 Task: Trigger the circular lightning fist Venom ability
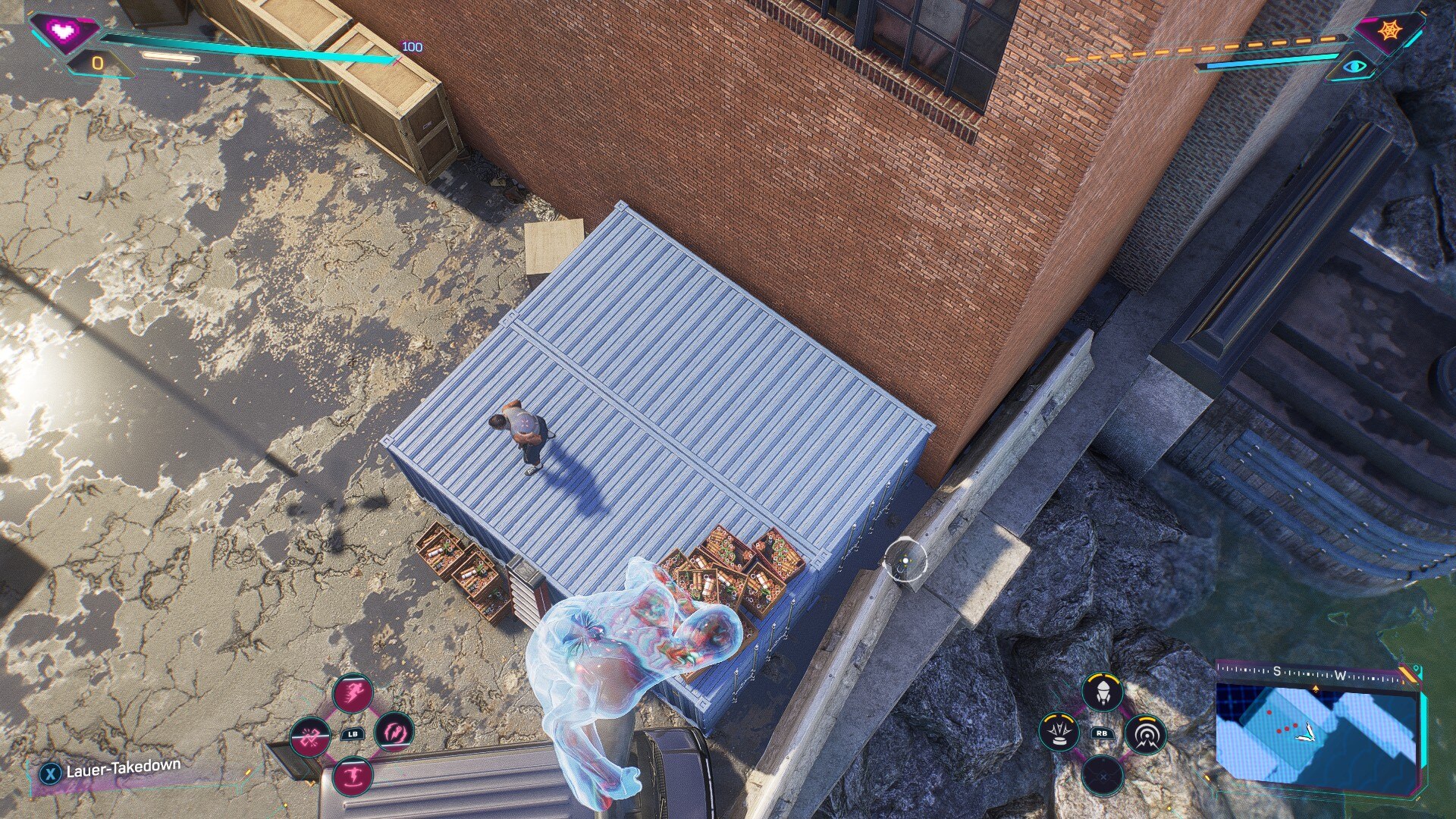(x=394, y=733)
